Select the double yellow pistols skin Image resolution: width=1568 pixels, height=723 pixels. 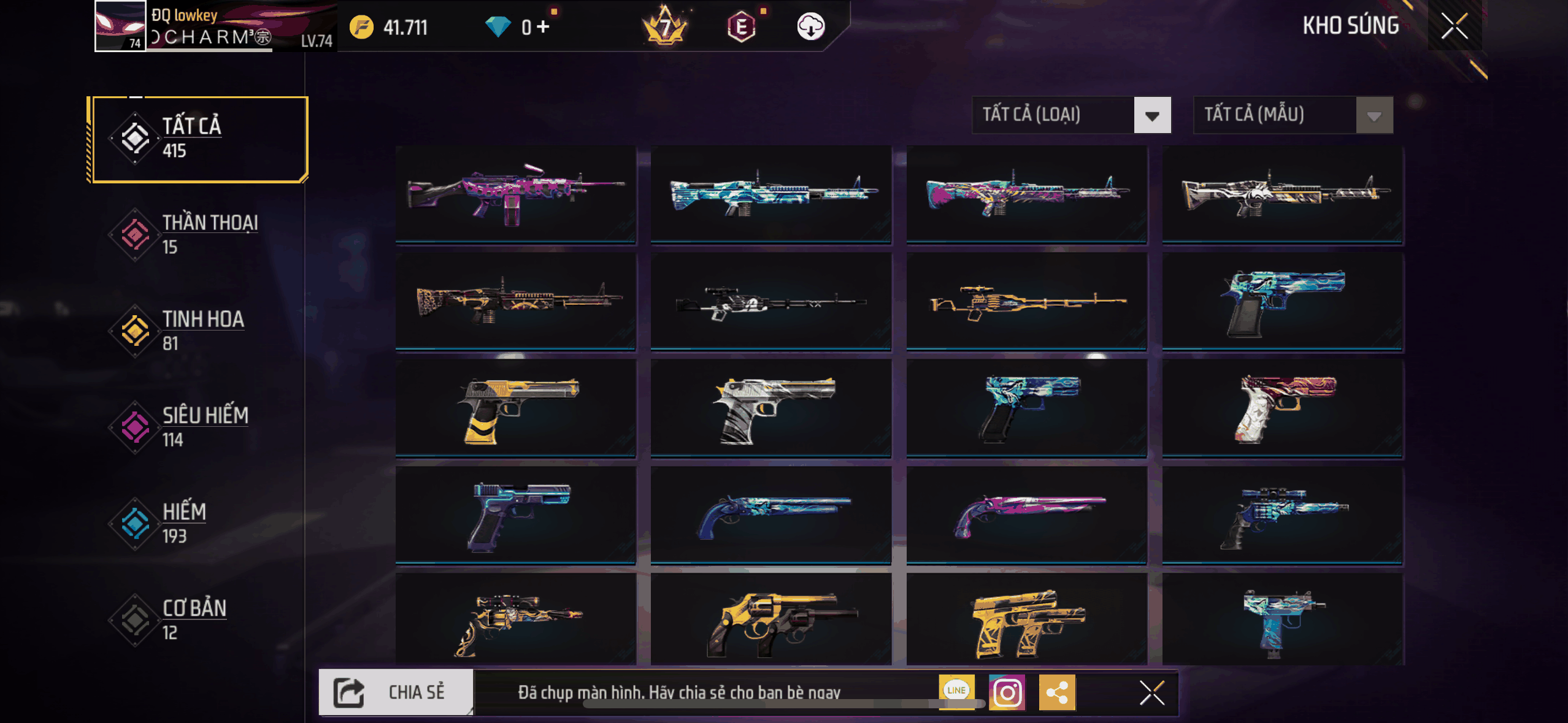(1026, 620)
